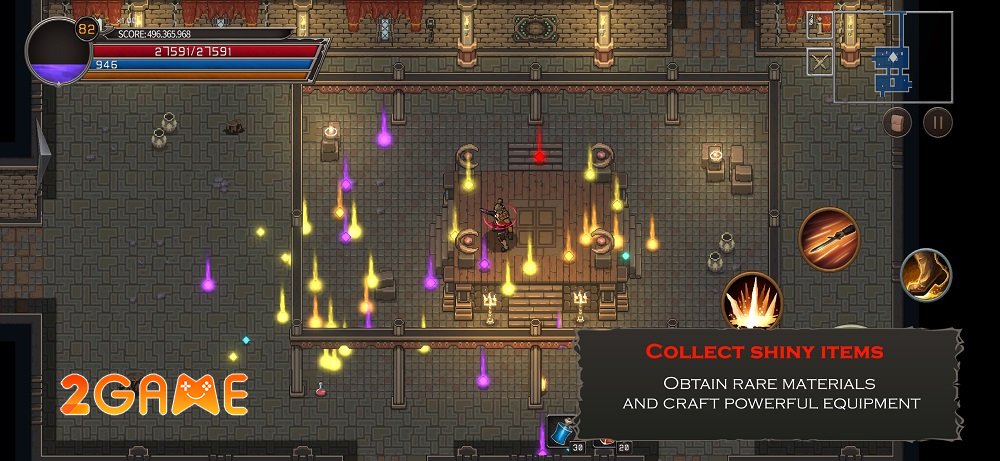Use the fiery explosion ability

point(751,300)
